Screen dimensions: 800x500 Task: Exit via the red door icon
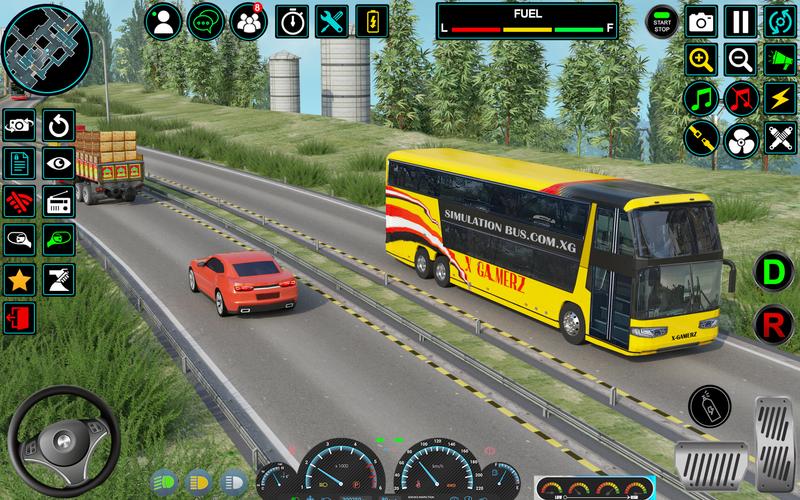[19, 318]
